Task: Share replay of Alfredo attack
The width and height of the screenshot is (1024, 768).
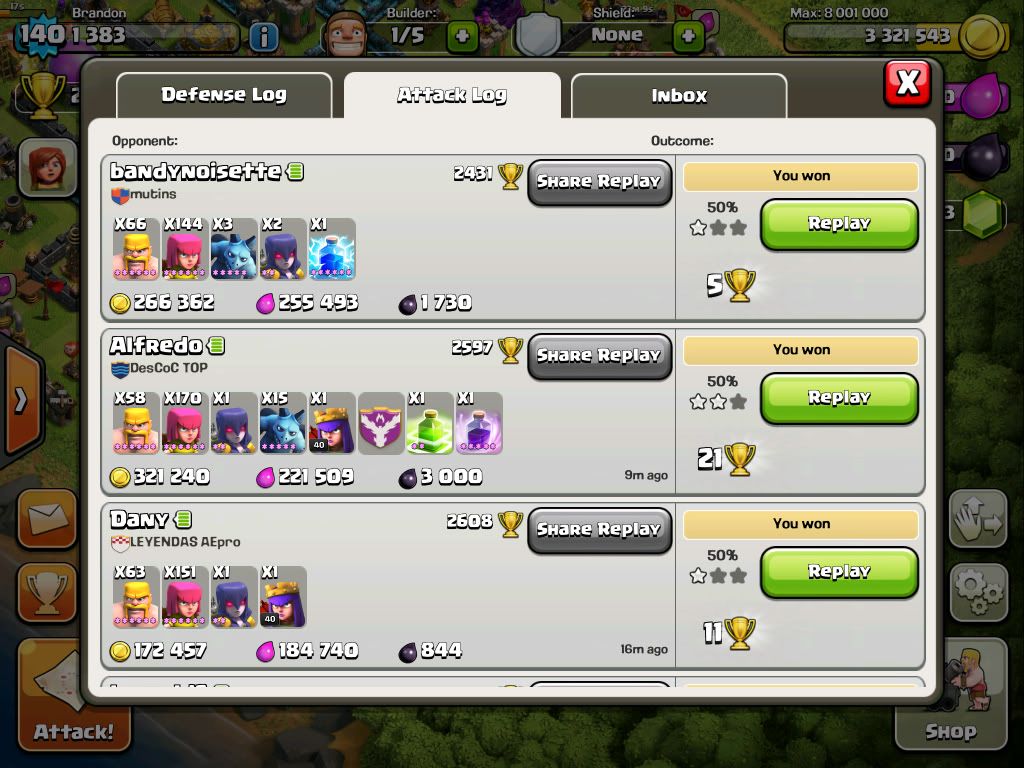Action: tap(599, 356)
